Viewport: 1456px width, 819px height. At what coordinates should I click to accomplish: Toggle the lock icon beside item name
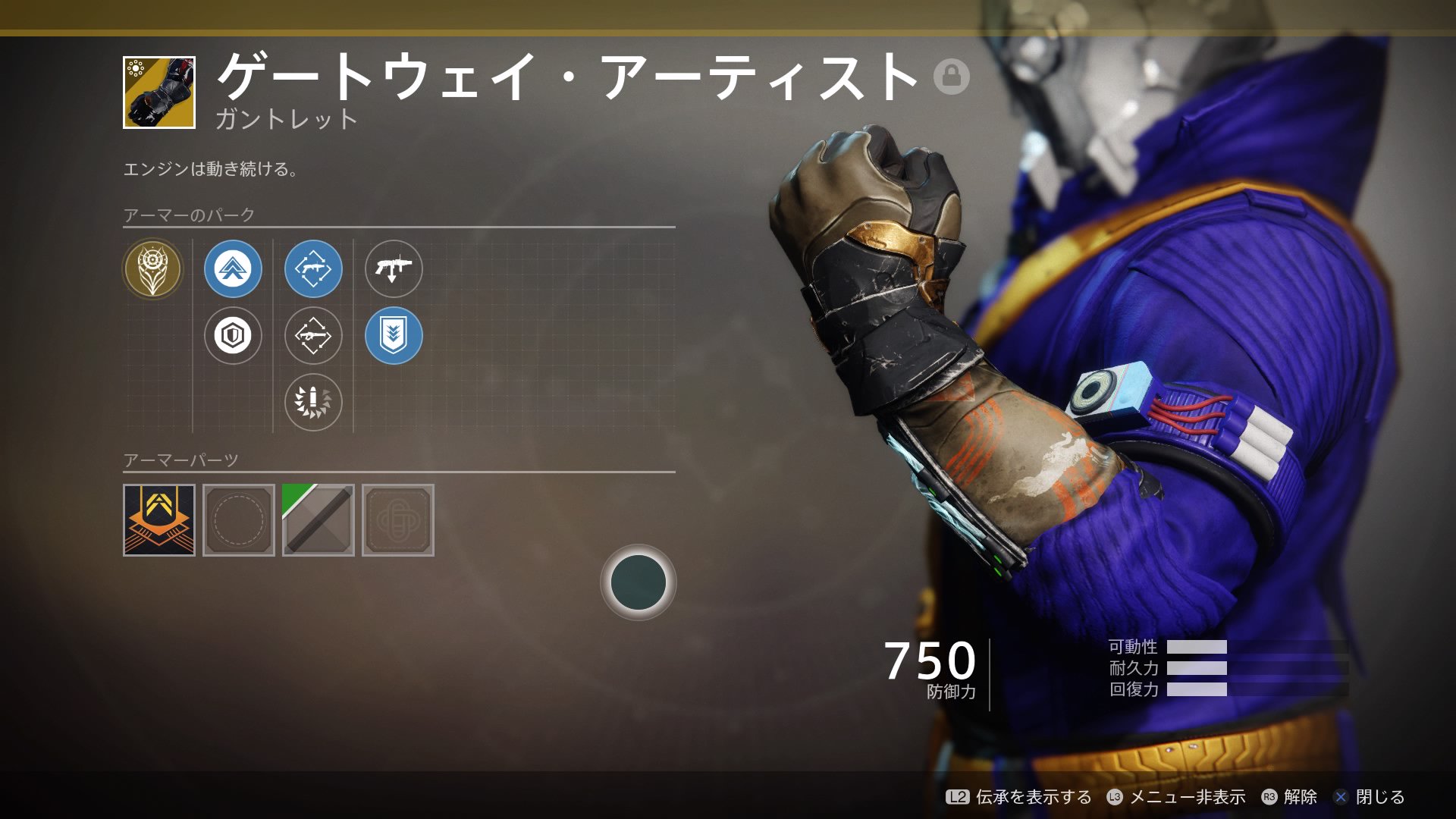click(x=951, y=77)
